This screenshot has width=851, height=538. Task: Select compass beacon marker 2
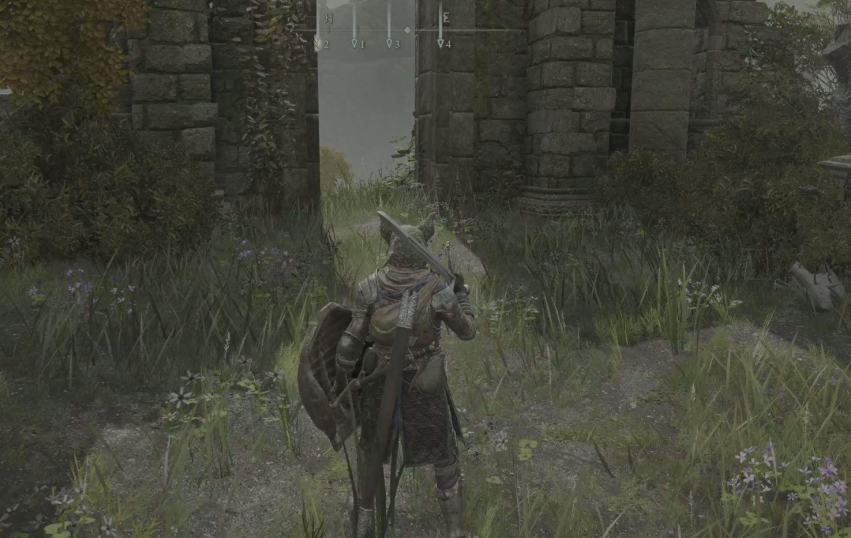[318, 43]
